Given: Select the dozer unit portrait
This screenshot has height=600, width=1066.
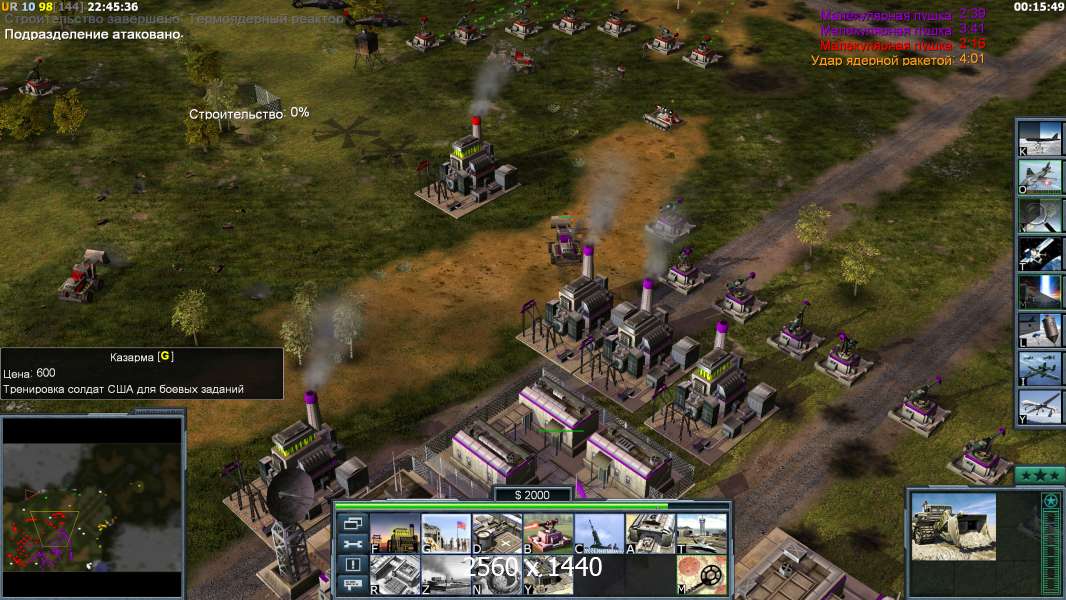Looking at the screenshot, I should (x=953, y=526).
